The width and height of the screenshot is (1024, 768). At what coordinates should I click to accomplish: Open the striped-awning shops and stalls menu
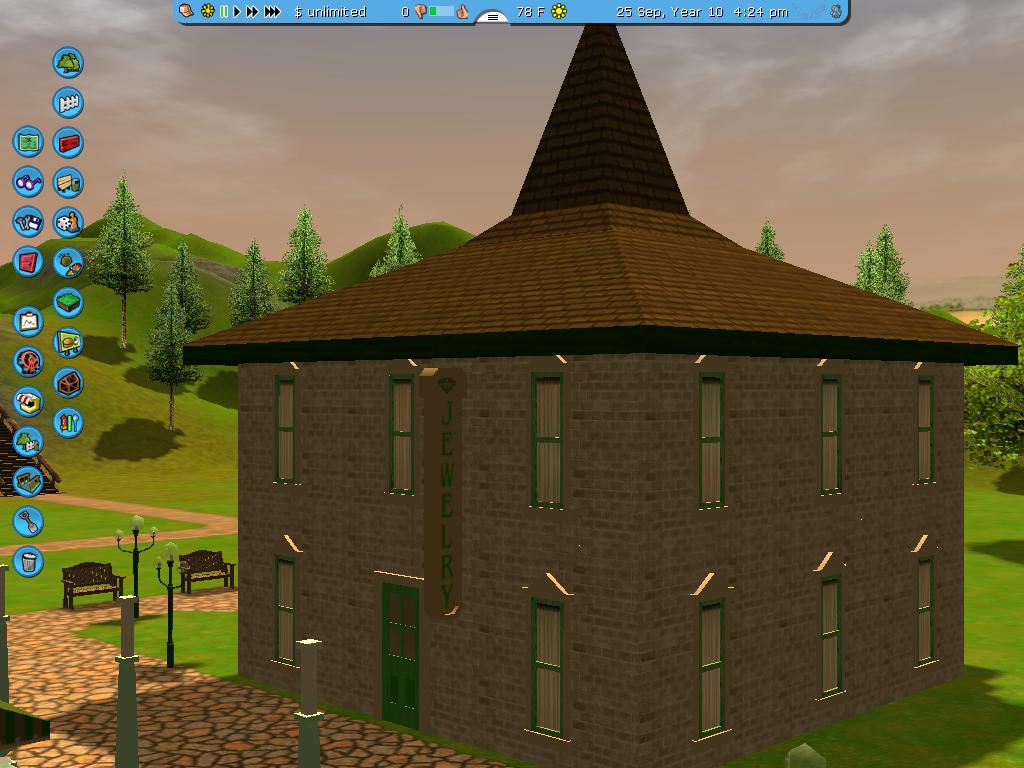28,402
